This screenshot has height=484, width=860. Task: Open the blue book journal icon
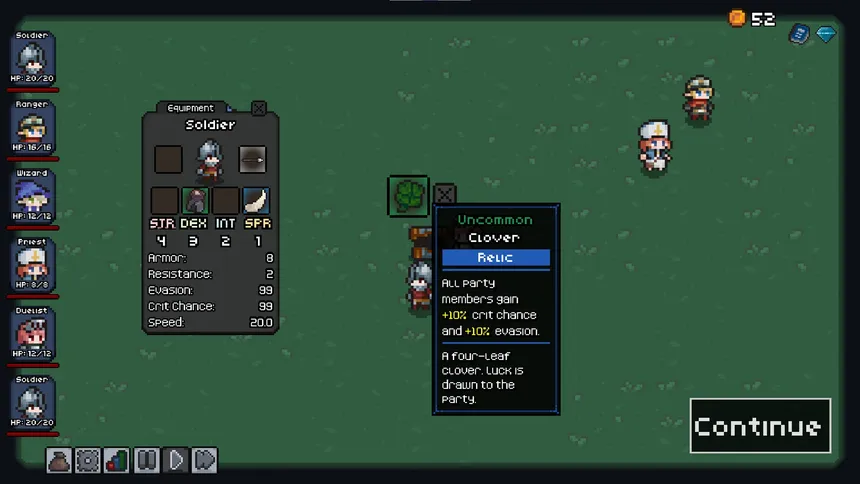pyautogui.click(x=798, y=34)
